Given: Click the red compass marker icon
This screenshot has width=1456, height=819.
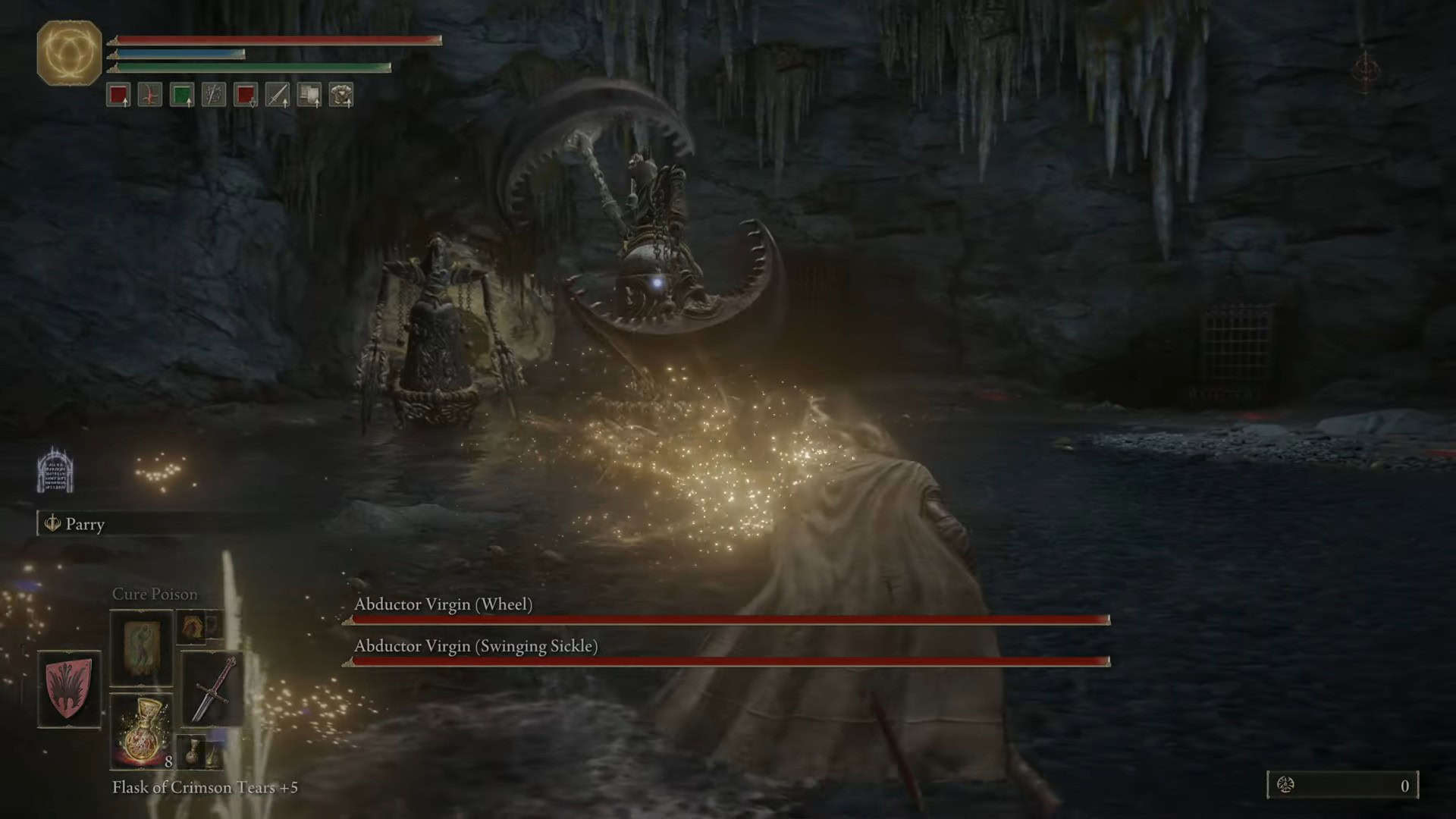Looking at the screenshot, I should point(1366,71).
